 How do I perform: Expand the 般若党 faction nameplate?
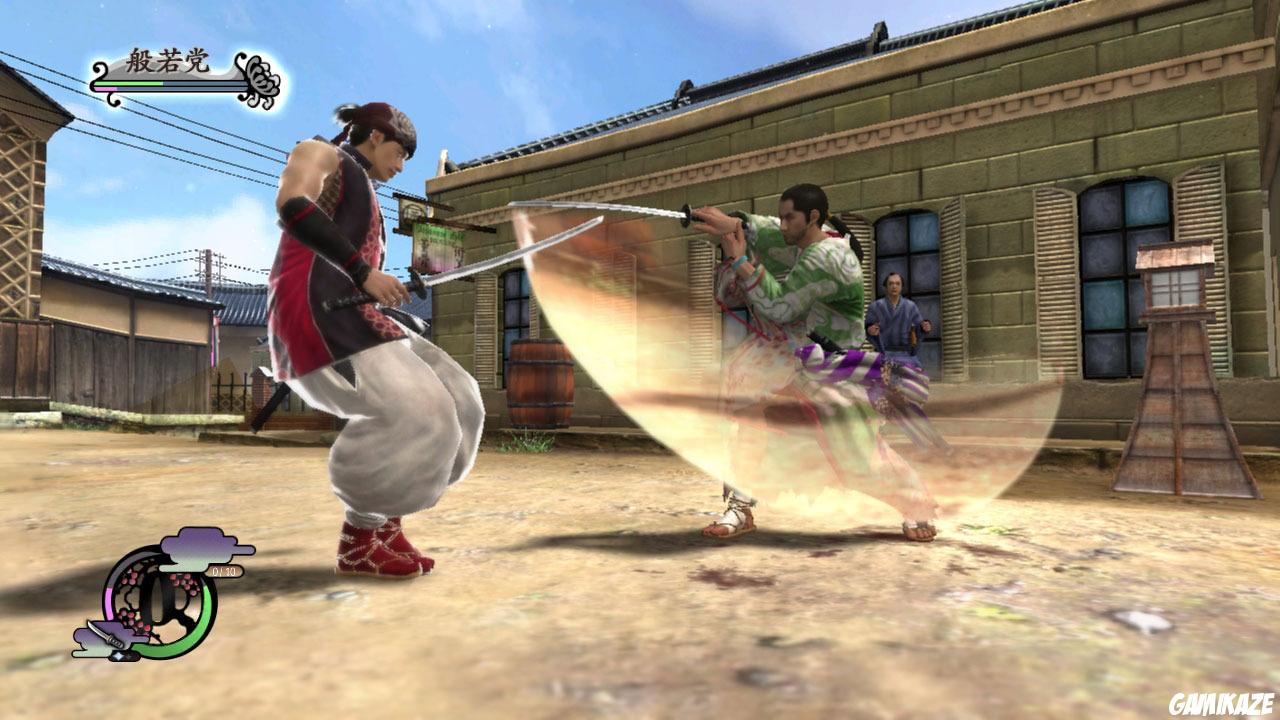click(168, 60)
